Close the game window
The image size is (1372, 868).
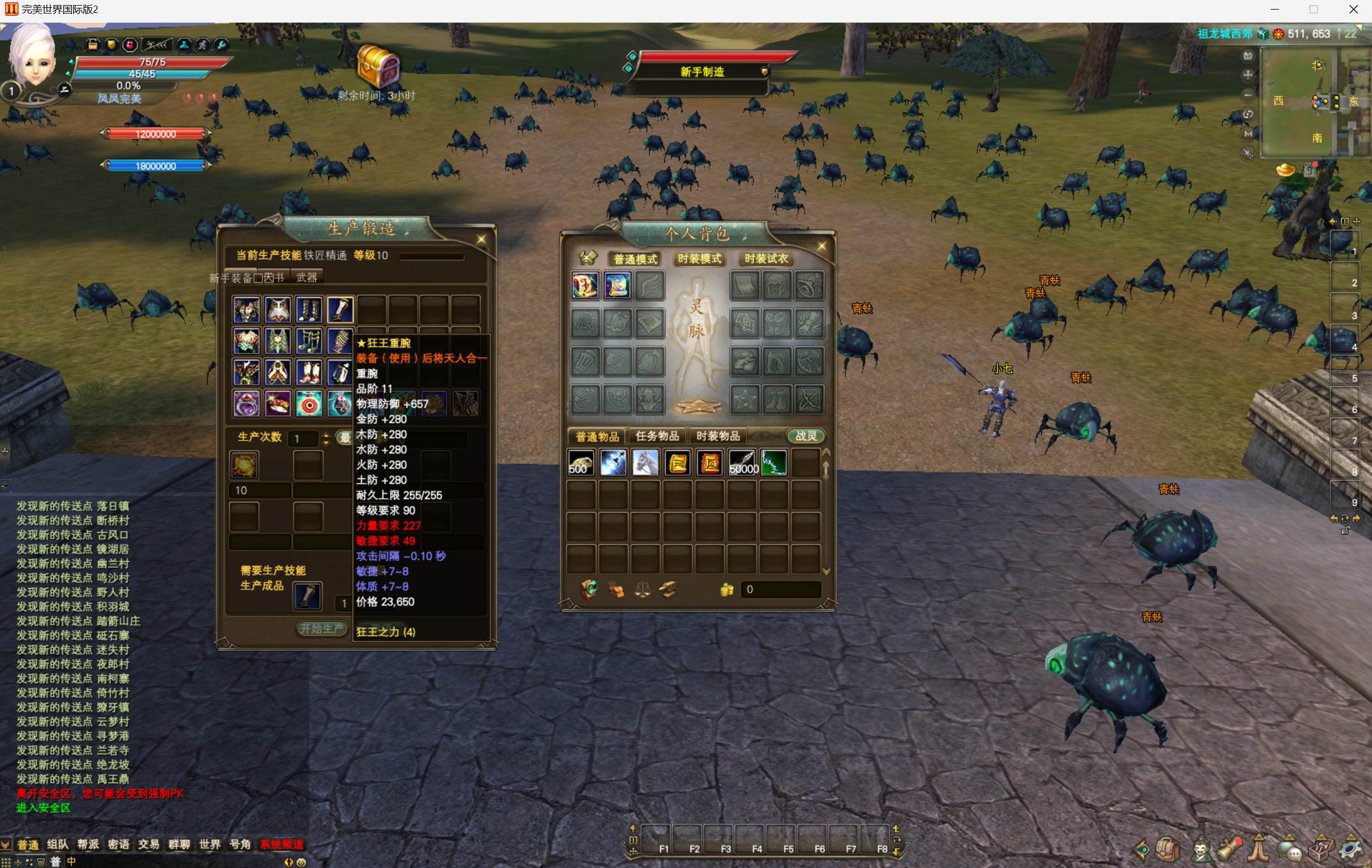1353,10
